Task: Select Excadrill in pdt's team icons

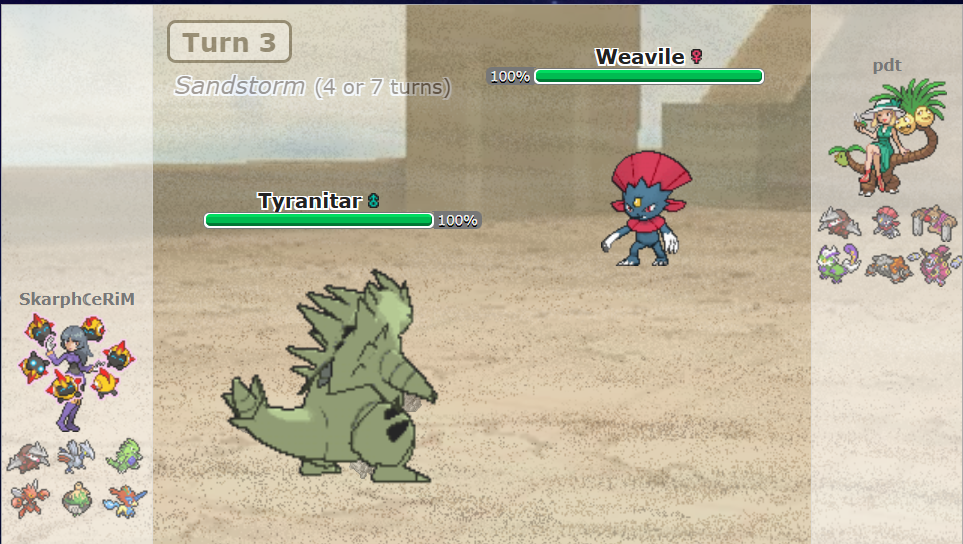Action: 838,222
